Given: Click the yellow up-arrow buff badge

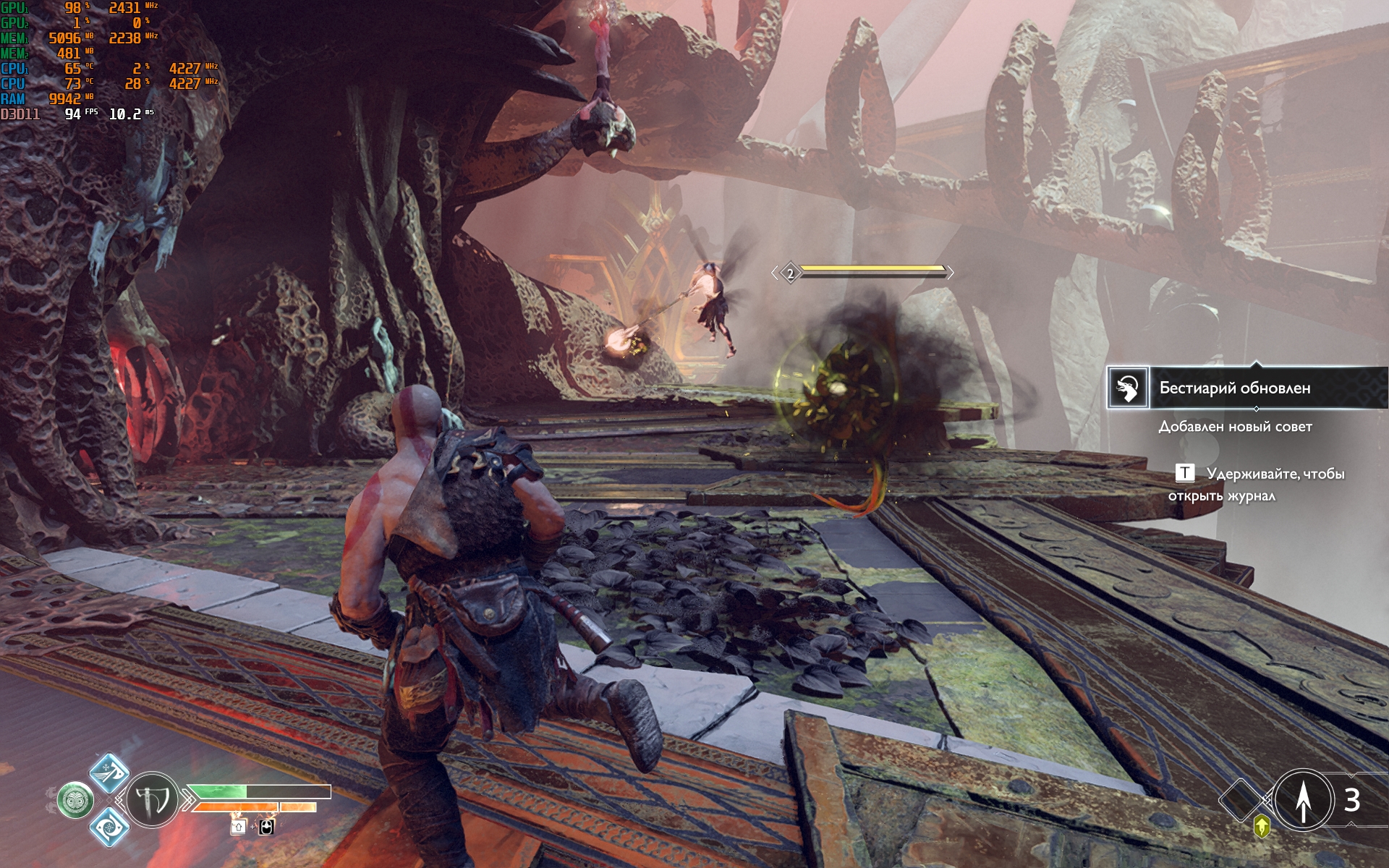Looking at the screenshot, I should (1262, 825).
